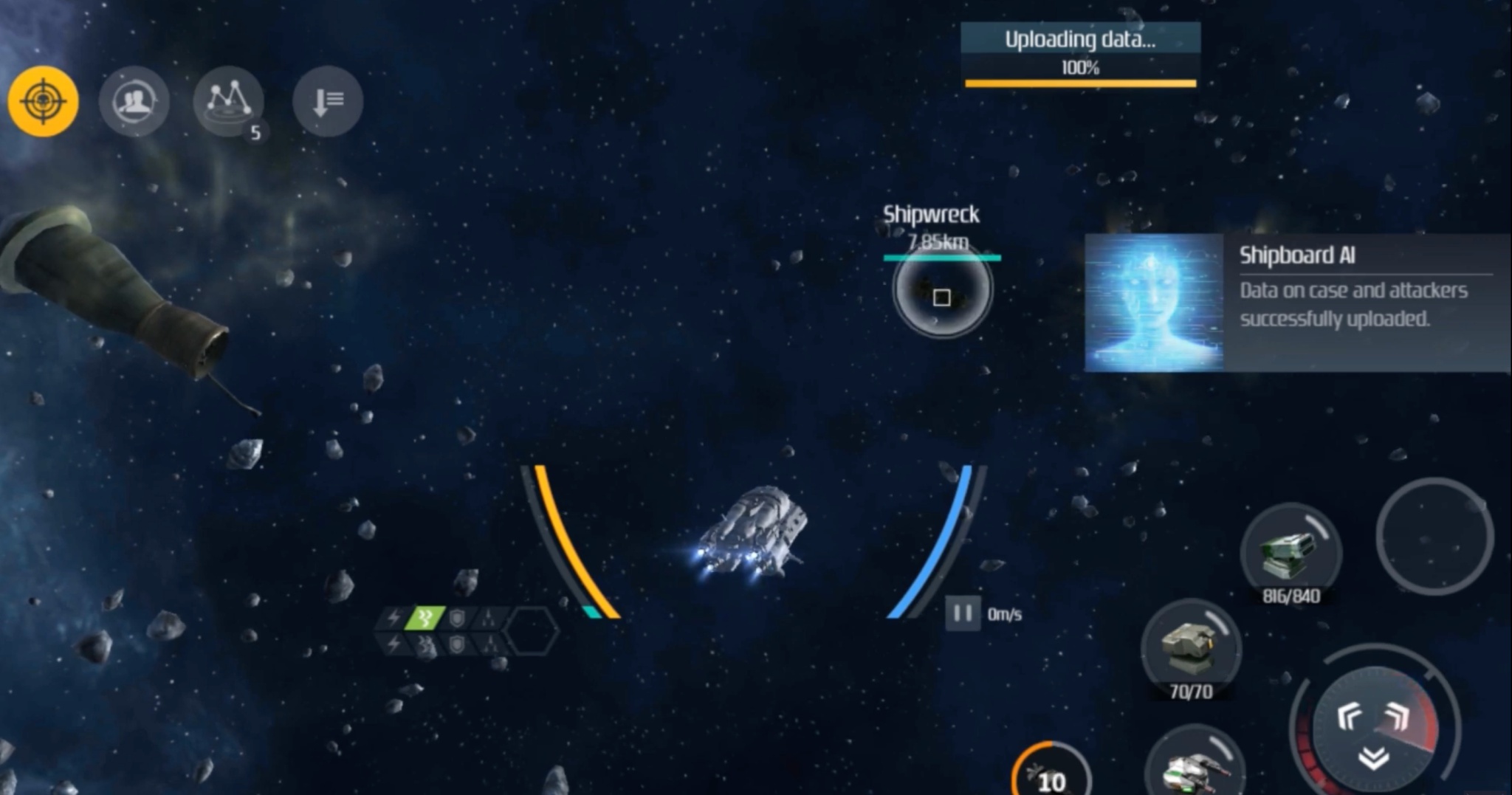Tap the scanner probe icon showing 5 charges

tap(227, 101)
